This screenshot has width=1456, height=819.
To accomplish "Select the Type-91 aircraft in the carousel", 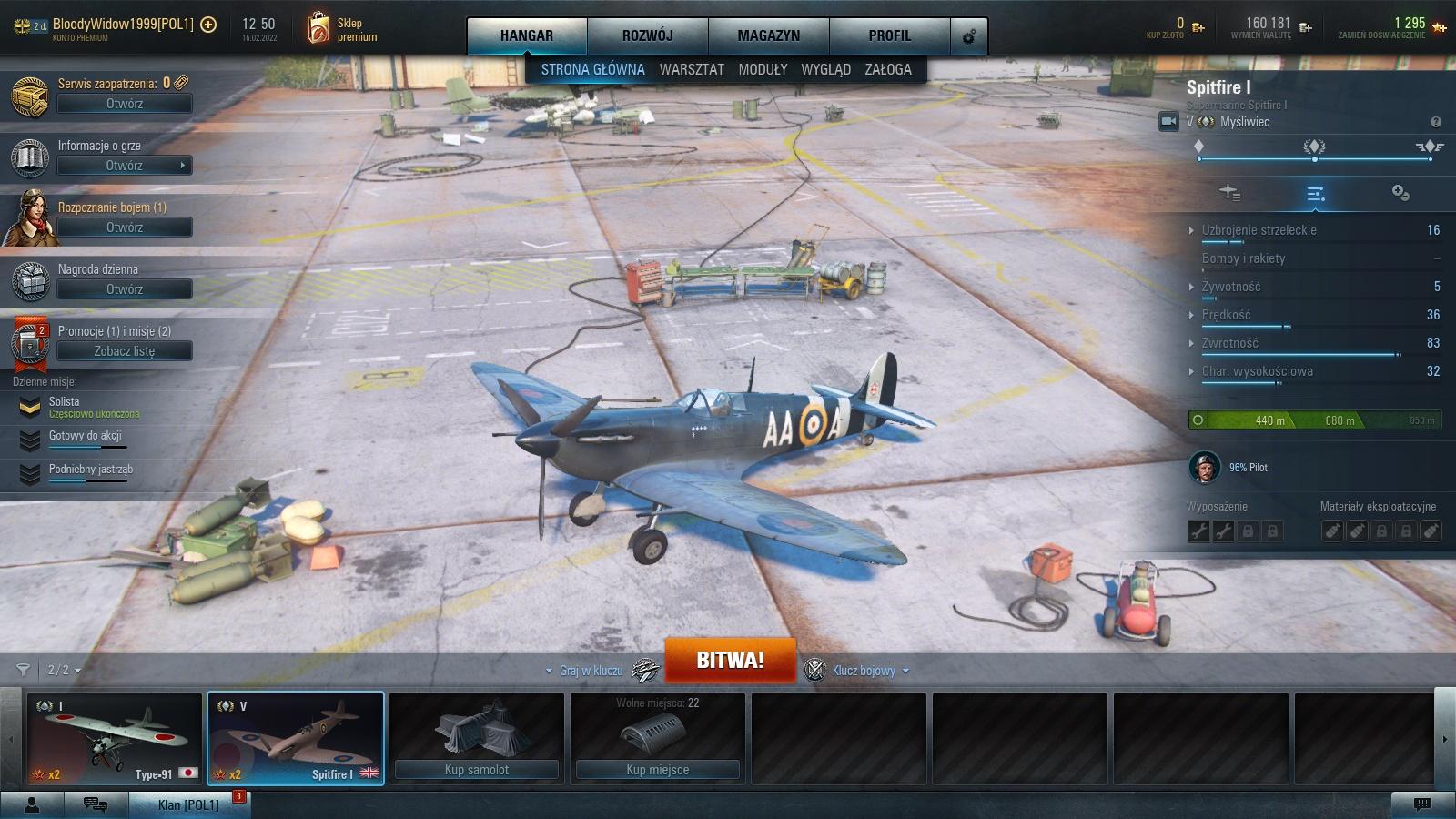I will (x=114, y=738).
